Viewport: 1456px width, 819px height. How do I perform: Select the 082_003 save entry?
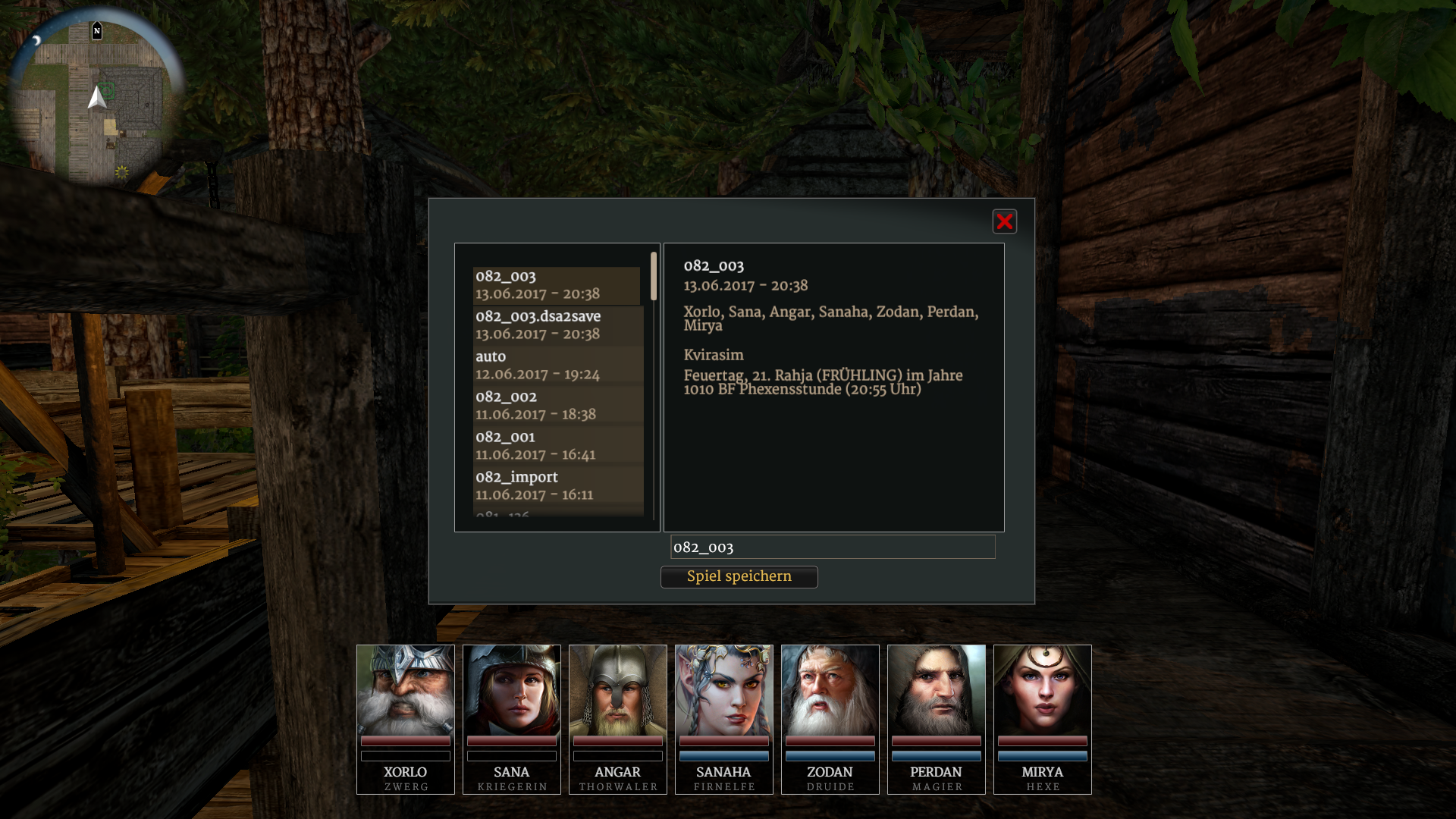(556, 285)
